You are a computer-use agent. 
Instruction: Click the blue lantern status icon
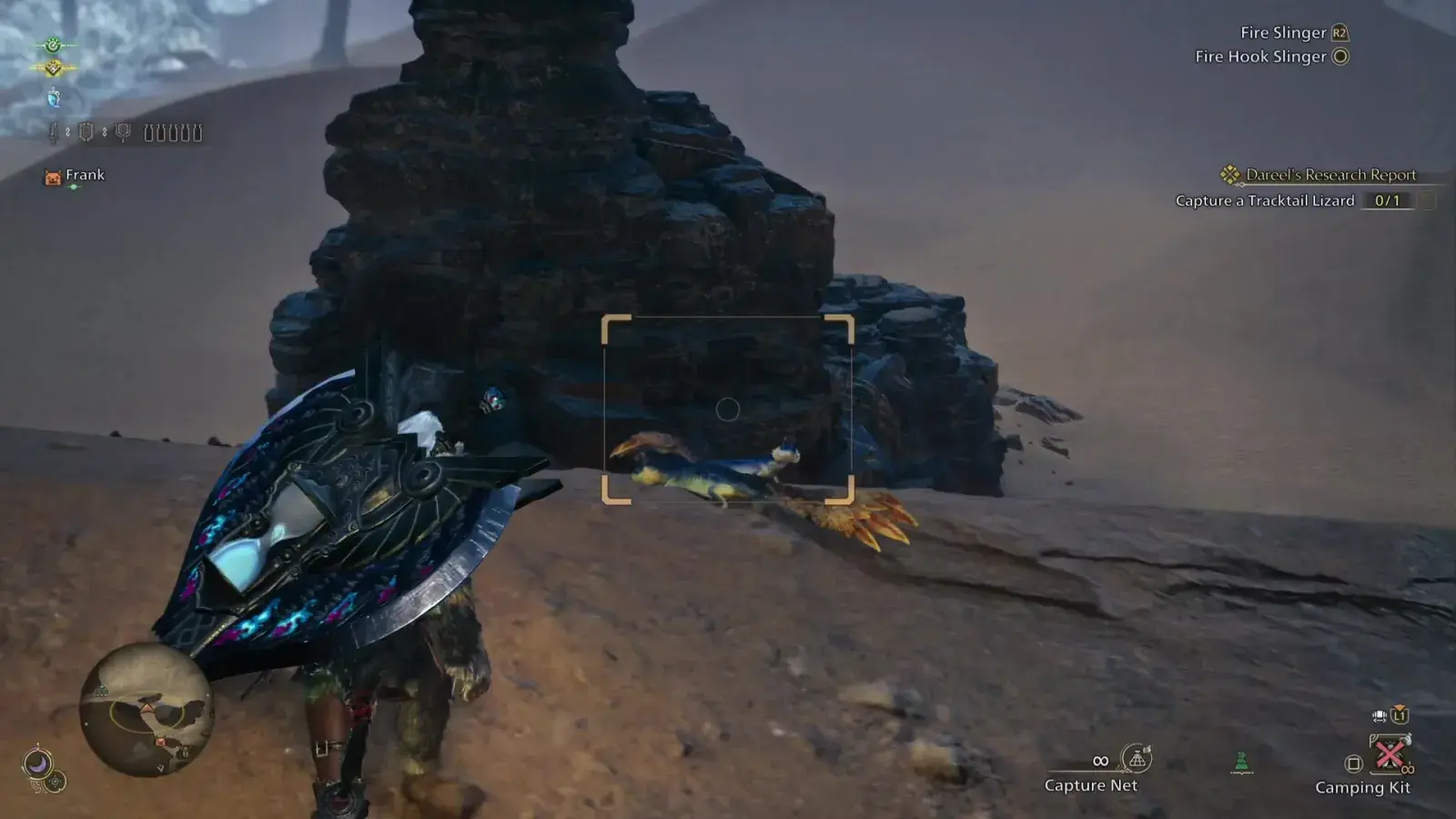pyautogui.click(x=54, y=98)
